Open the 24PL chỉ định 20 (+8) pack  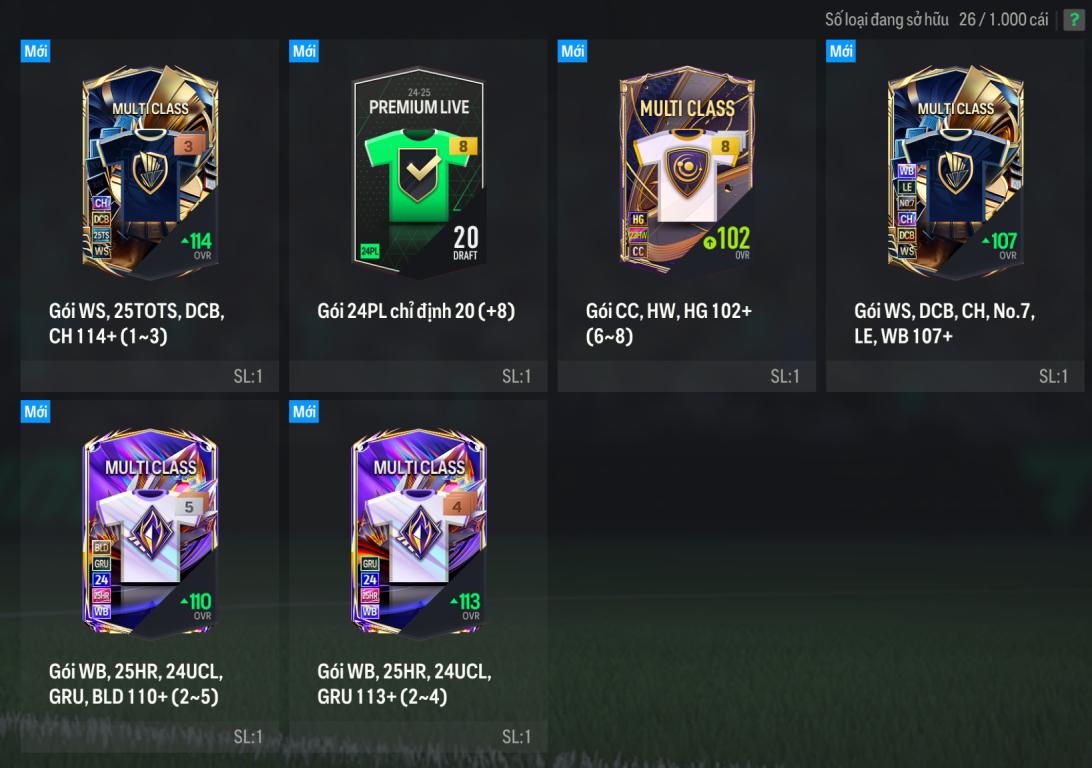pos(418,172)
